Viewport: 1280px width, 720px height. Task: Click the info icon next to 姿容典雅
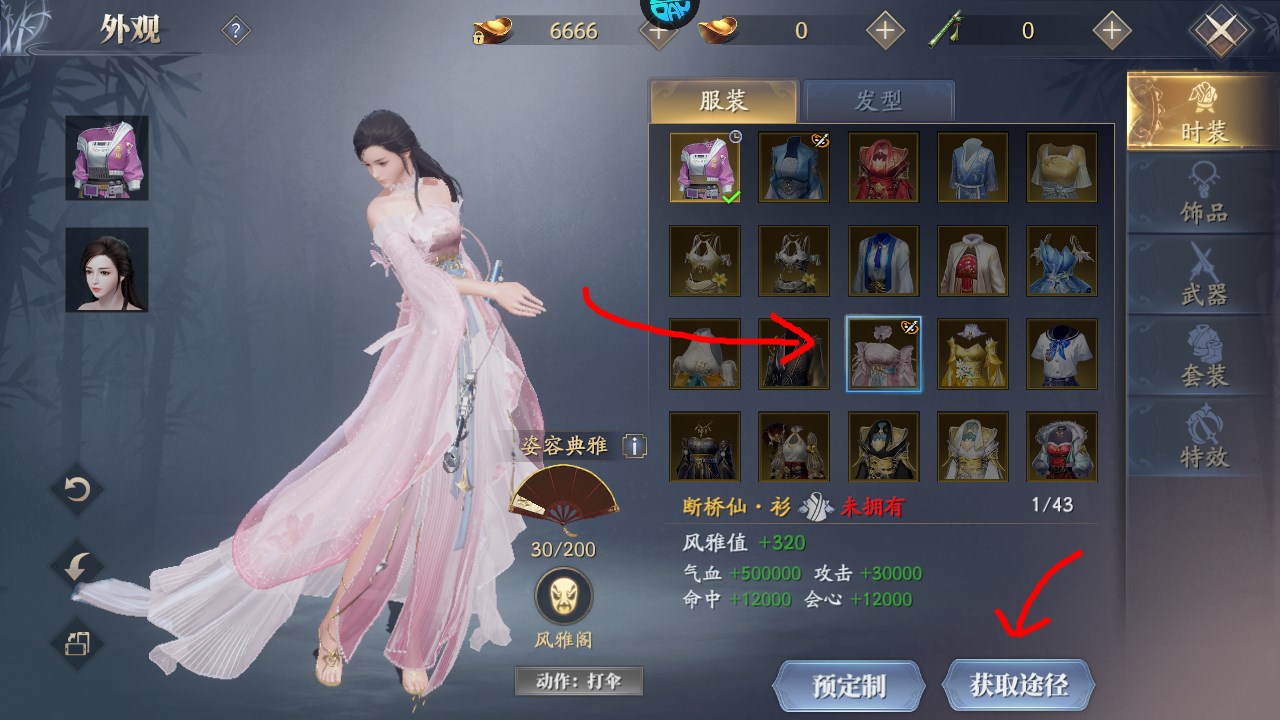(x=634, y=448)
